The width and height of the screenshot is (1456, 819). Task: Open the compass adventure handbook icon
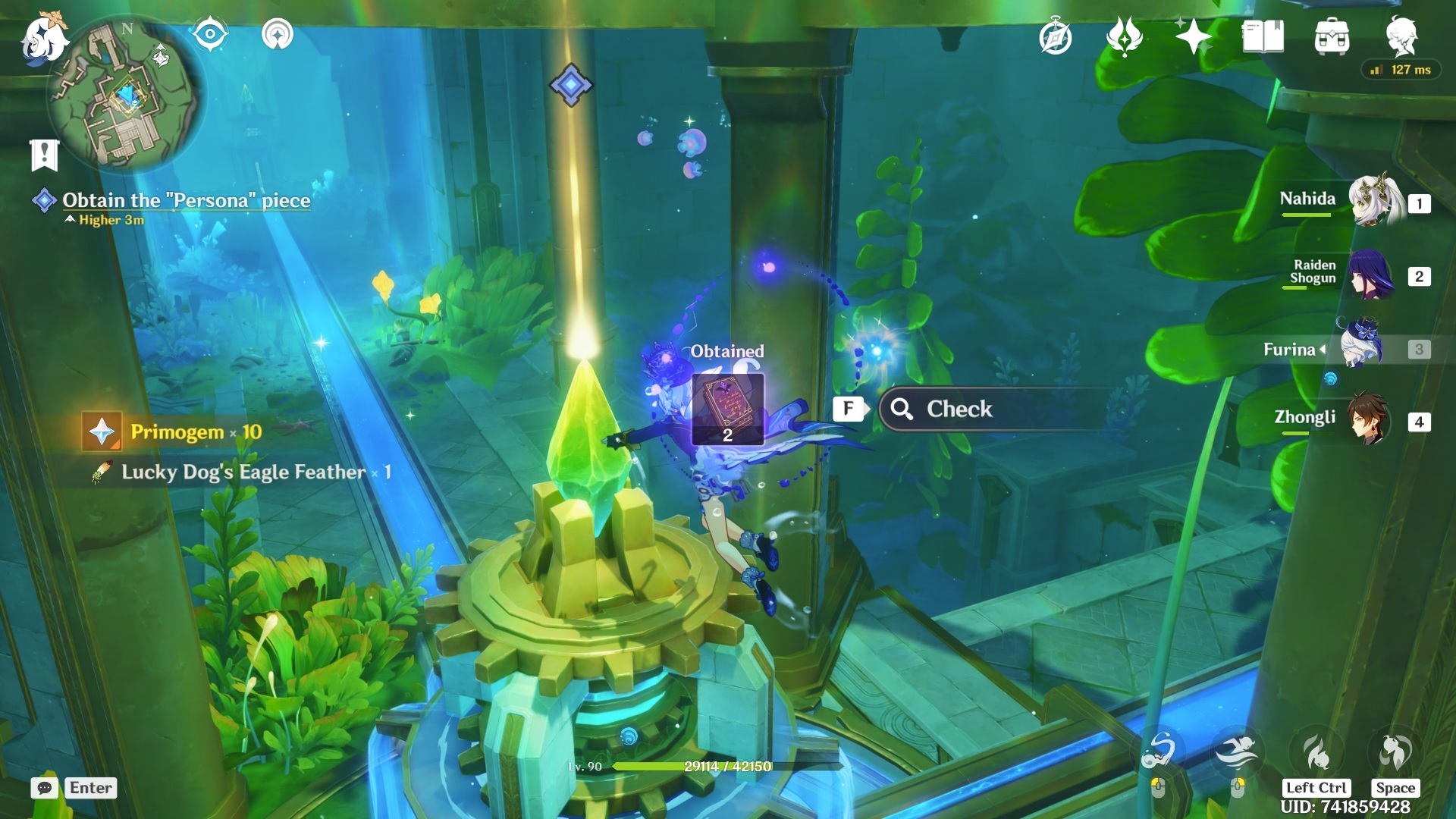tap(1055, 37)
